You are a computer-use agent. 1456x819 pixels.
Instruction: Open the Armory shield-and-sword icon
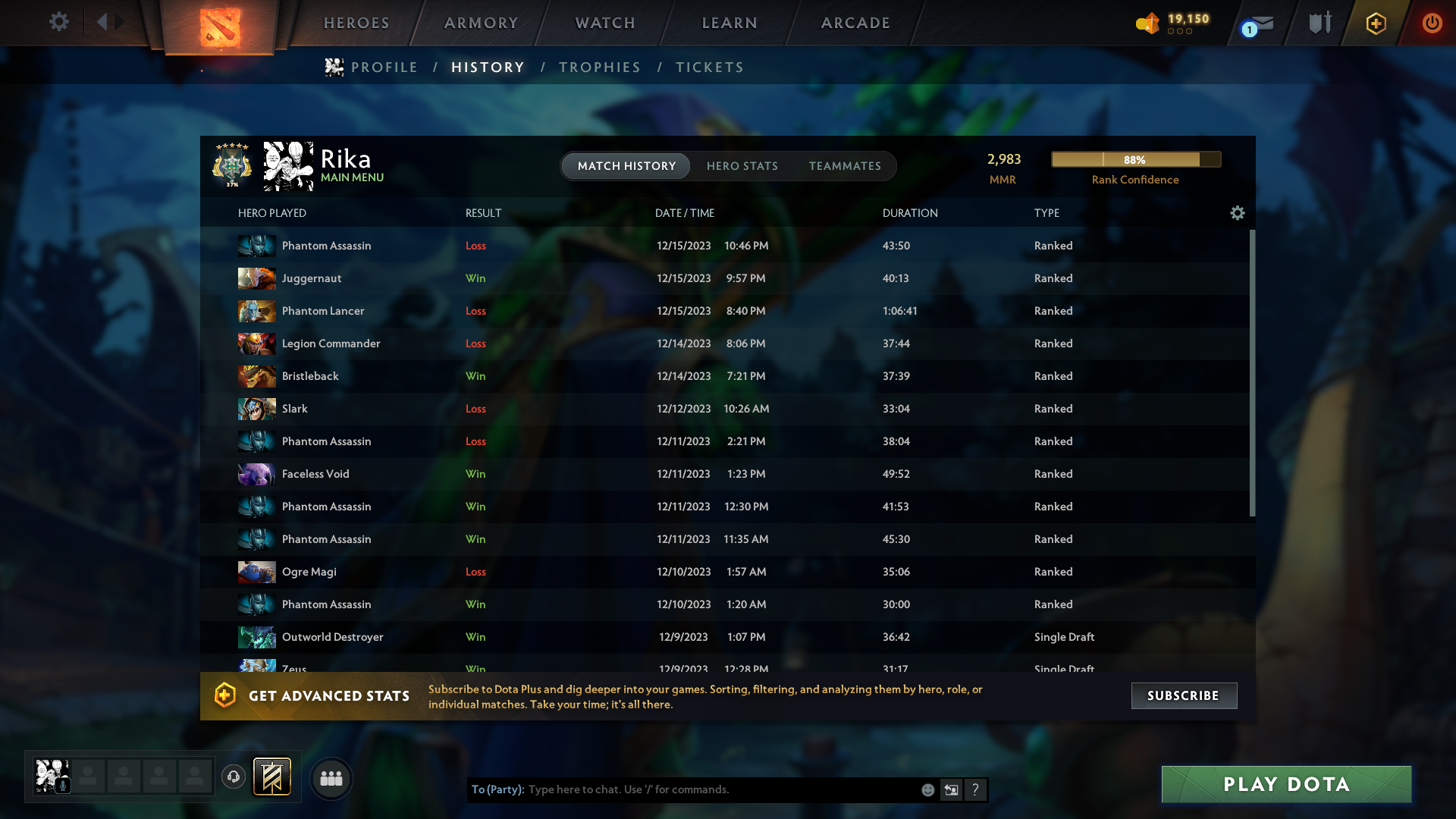[1319, 23]
